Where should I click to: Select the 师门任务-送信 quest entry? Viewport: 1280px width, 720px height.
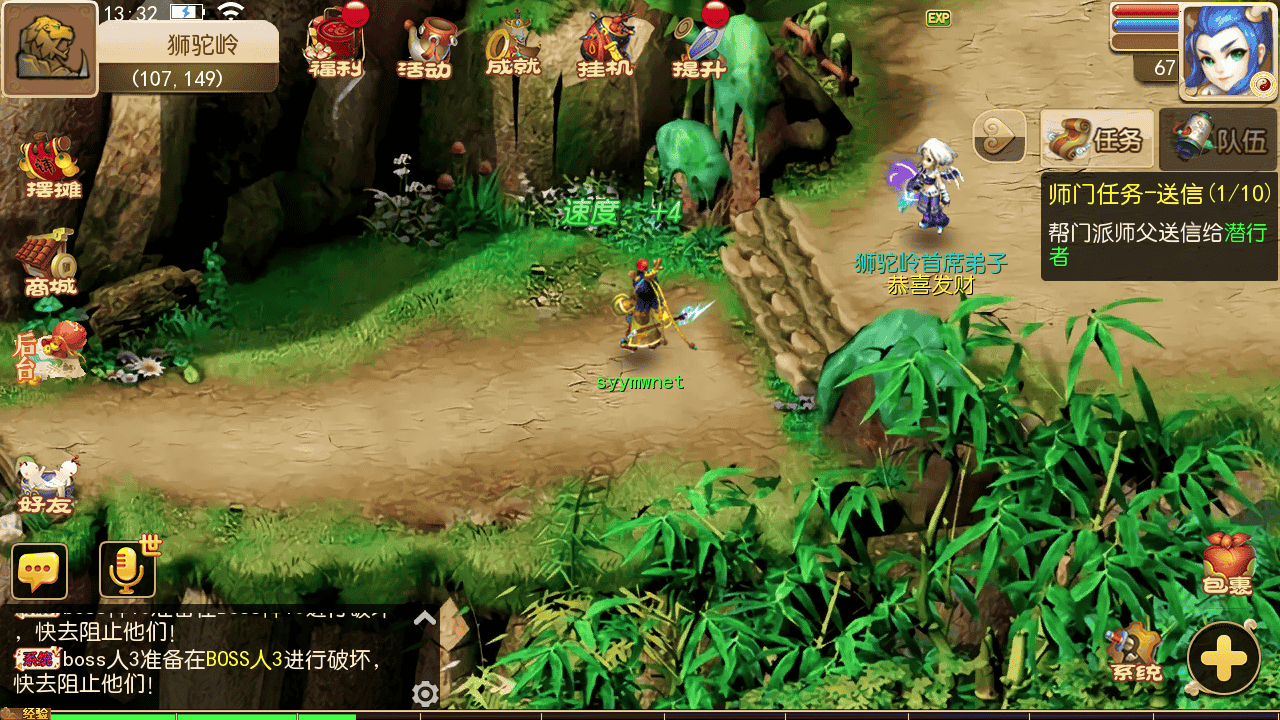click(1159, 225)
